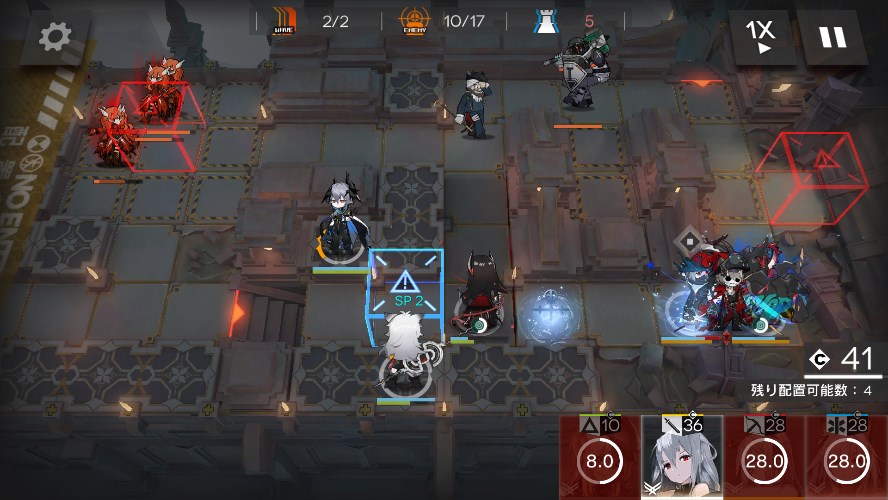Pick the sniper operator card with bow icon
888x500 pixels.
pos(765,458)
